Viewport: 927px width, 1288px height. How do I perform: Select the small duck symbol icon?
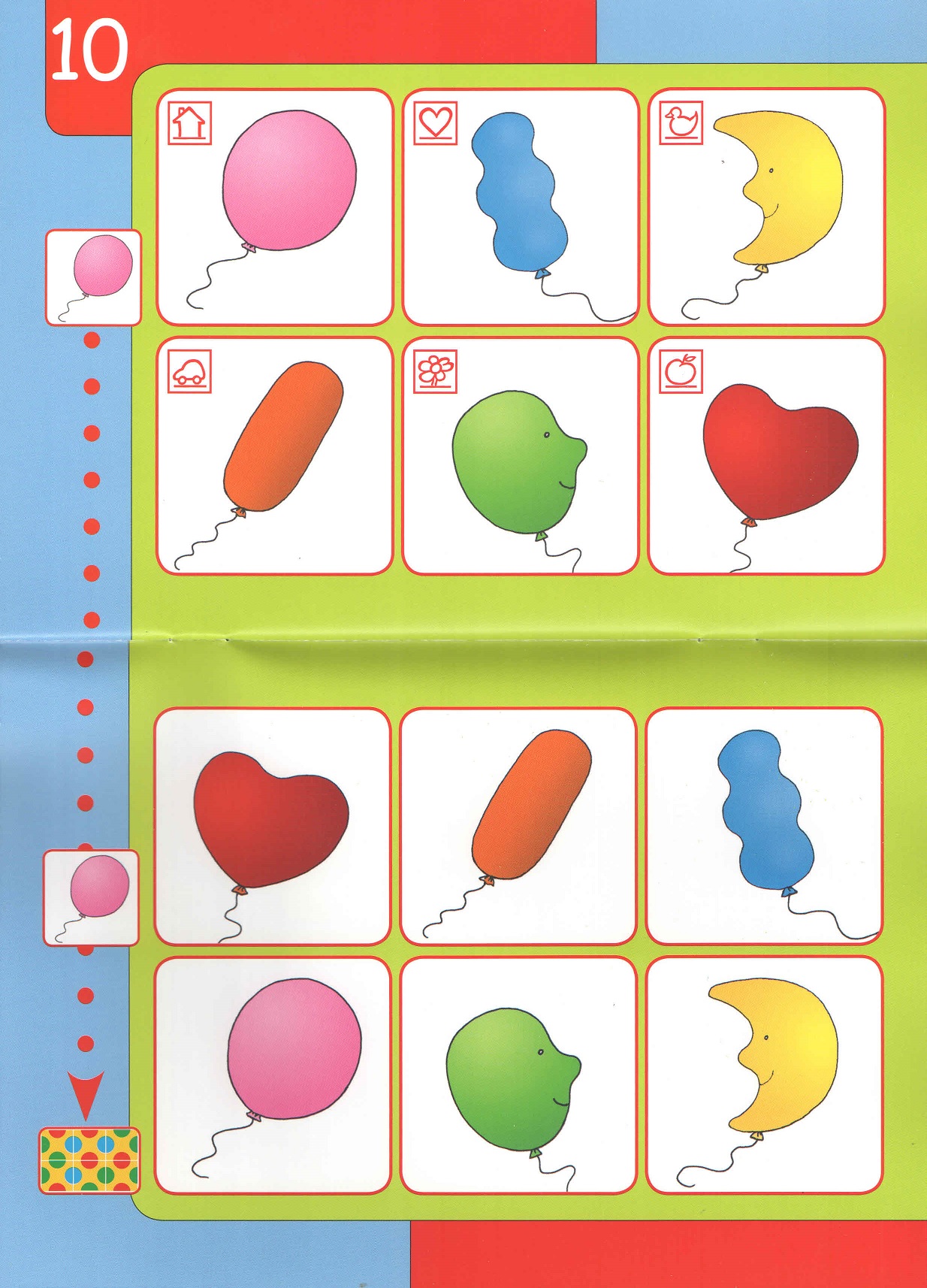pyautogui.click(x=681, y=122)
